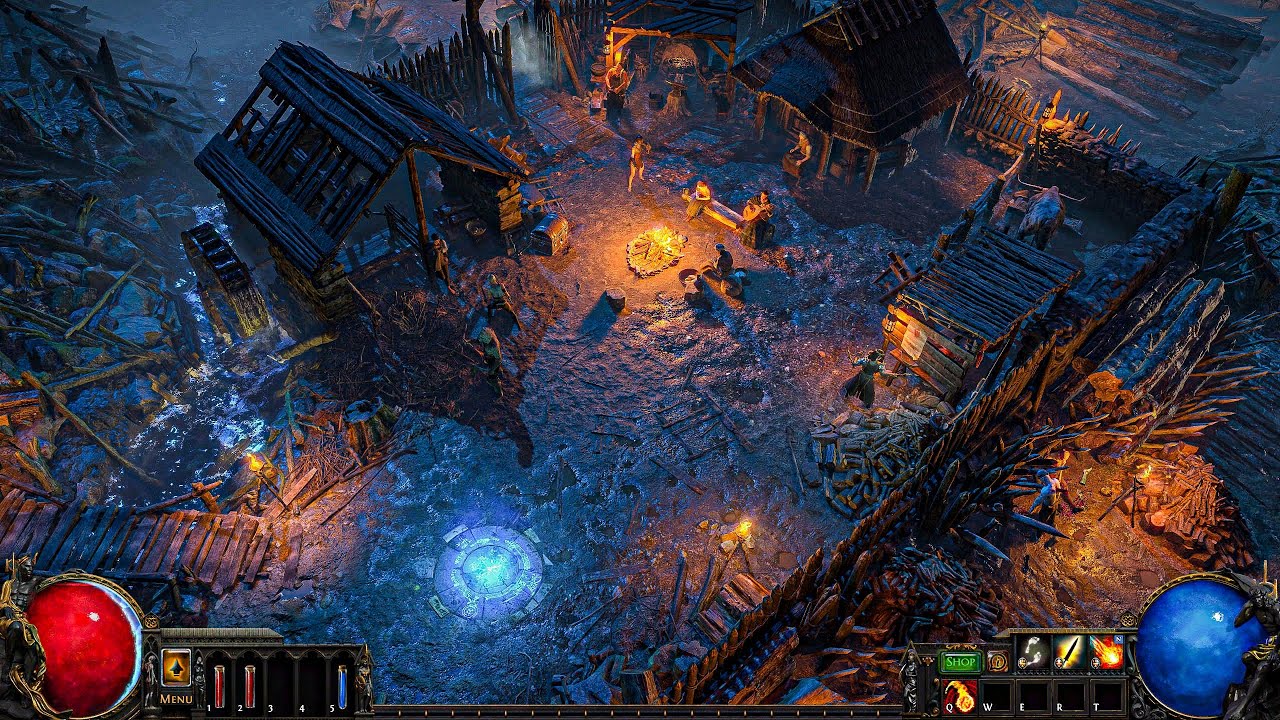Use the red life flask in slot 1
1280x720 pixels.
219,686
